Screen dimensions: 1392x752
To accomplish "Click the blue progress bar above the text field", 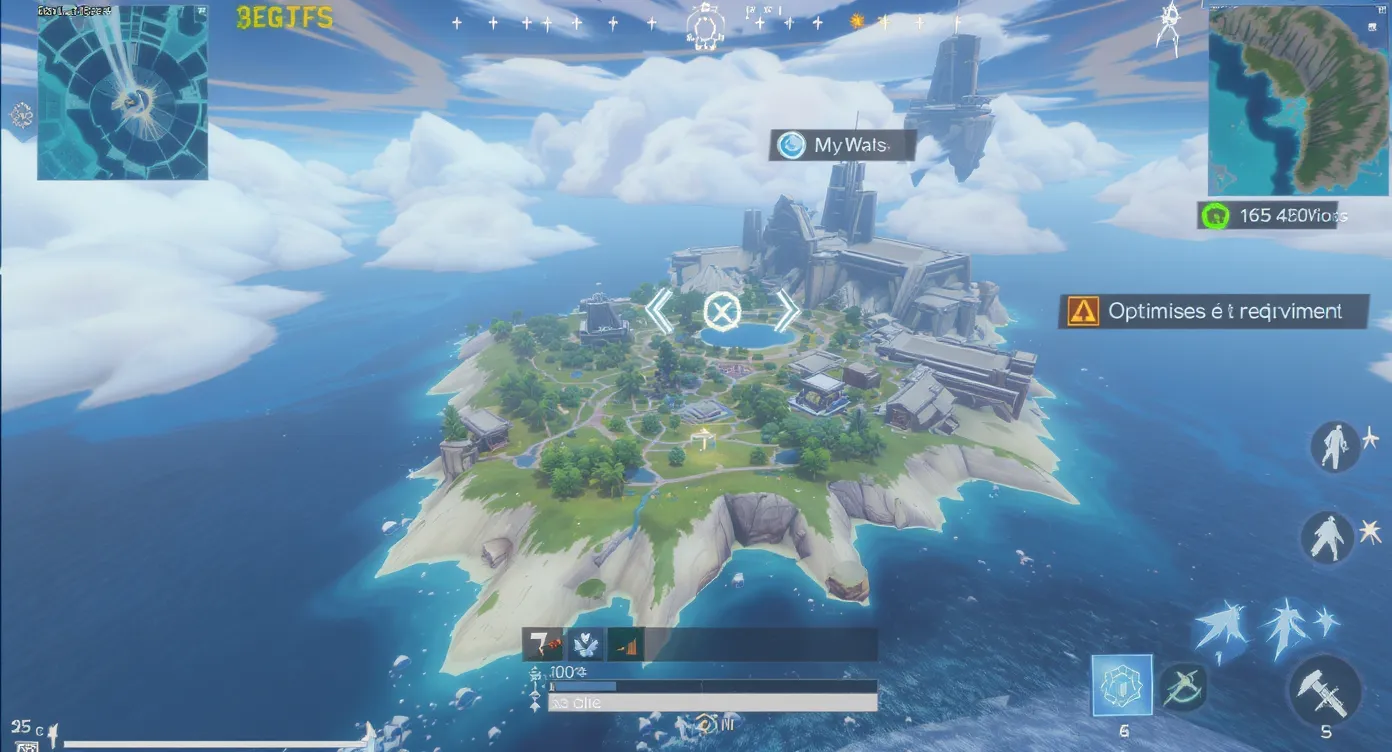I will pos(700,686).
